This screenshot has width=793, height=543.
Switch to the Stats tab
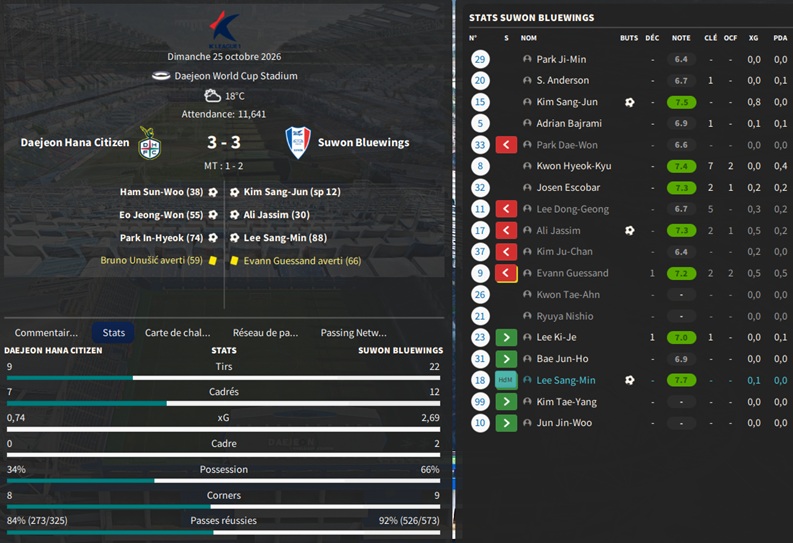pos(114,332)
